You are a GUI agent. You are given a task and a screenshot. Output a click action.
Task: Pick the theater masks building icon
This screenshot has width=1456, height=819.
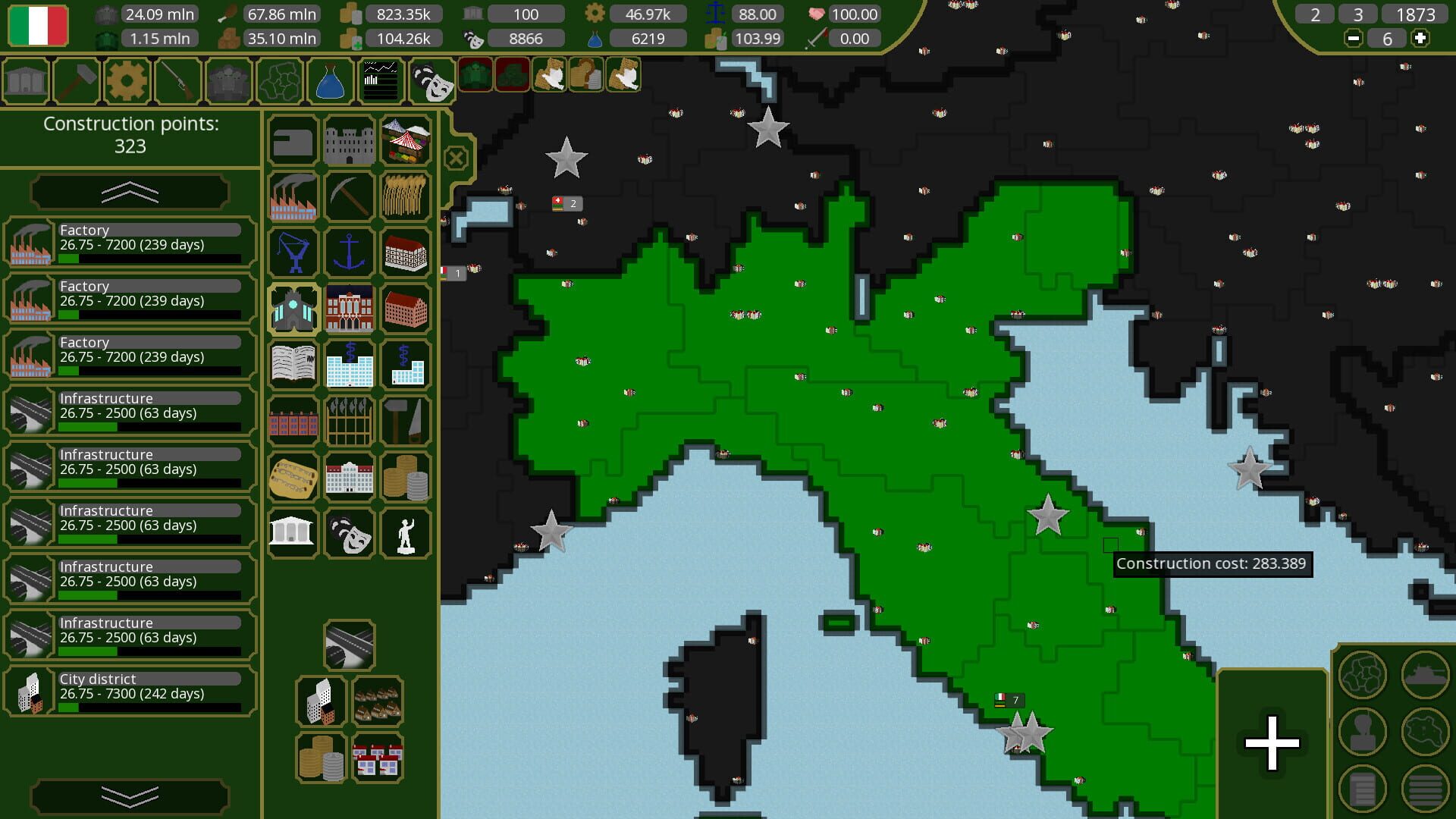[x=349, y=533]
